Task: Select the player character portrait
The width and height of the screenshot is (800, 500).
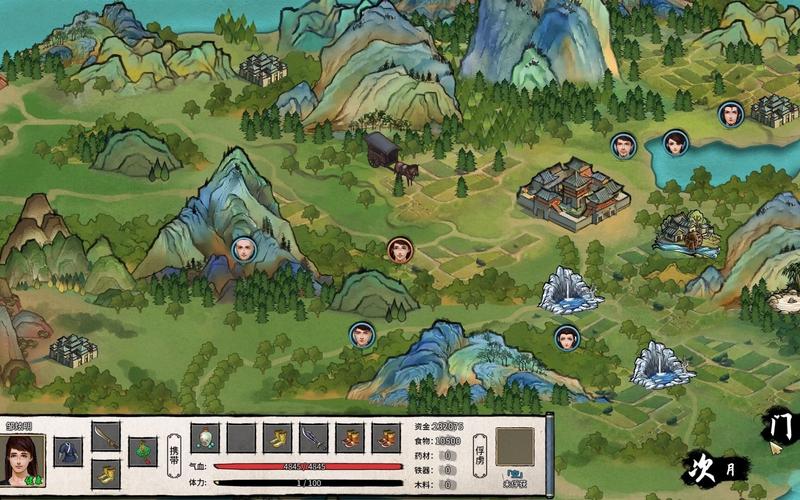Action: click(22, 459)
